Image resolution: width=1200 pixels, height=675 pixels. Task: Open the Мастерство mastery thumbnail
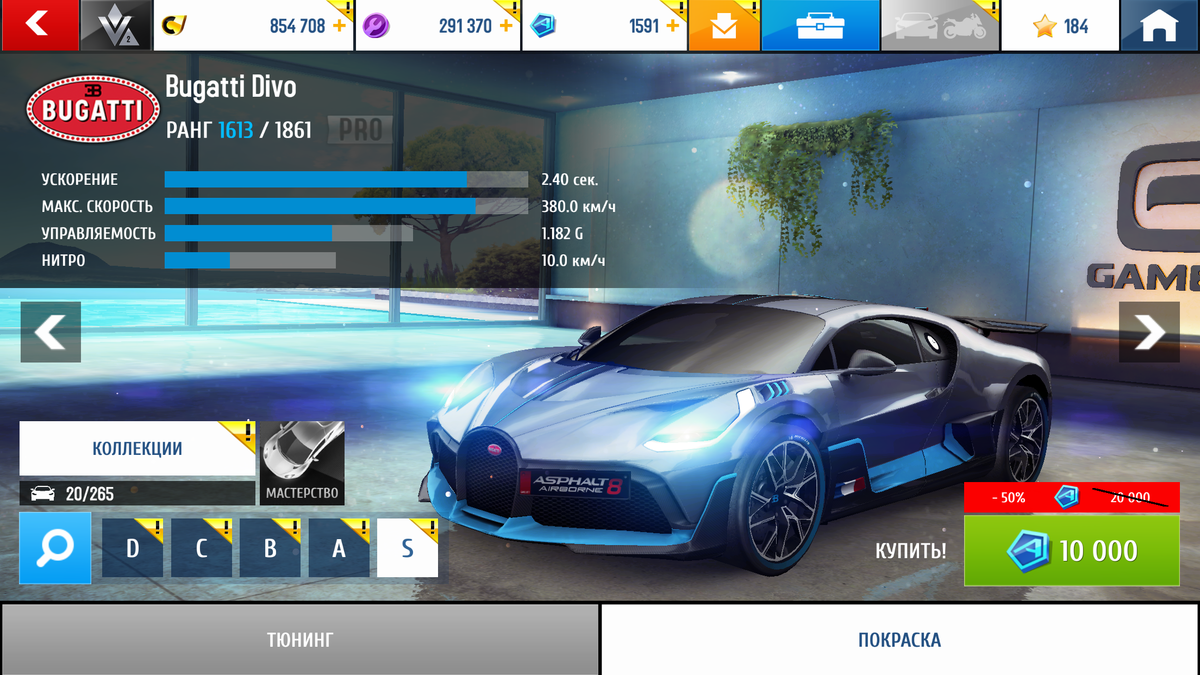[302, 462]
